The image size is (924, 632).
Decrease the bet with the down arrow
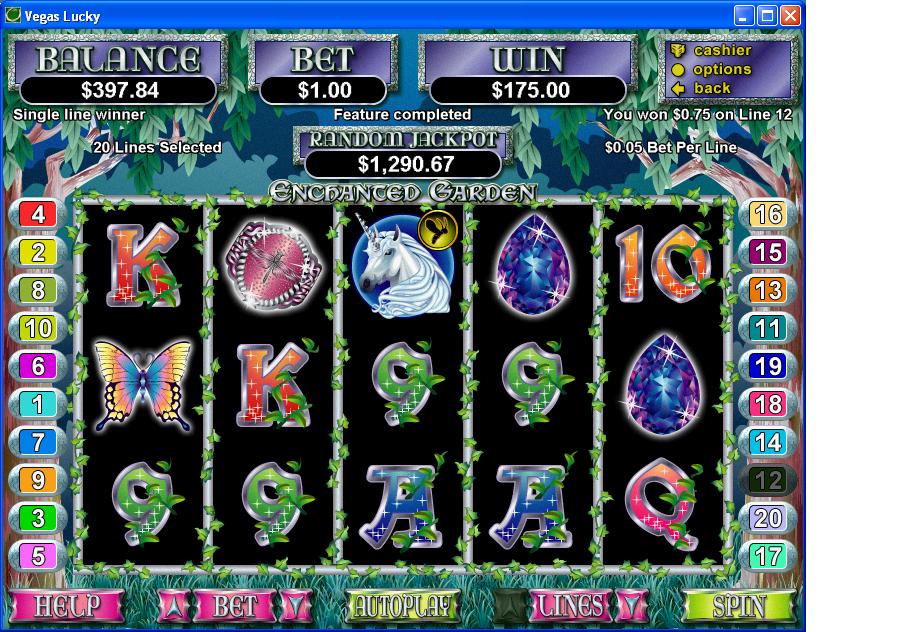(x=293, y=605)
